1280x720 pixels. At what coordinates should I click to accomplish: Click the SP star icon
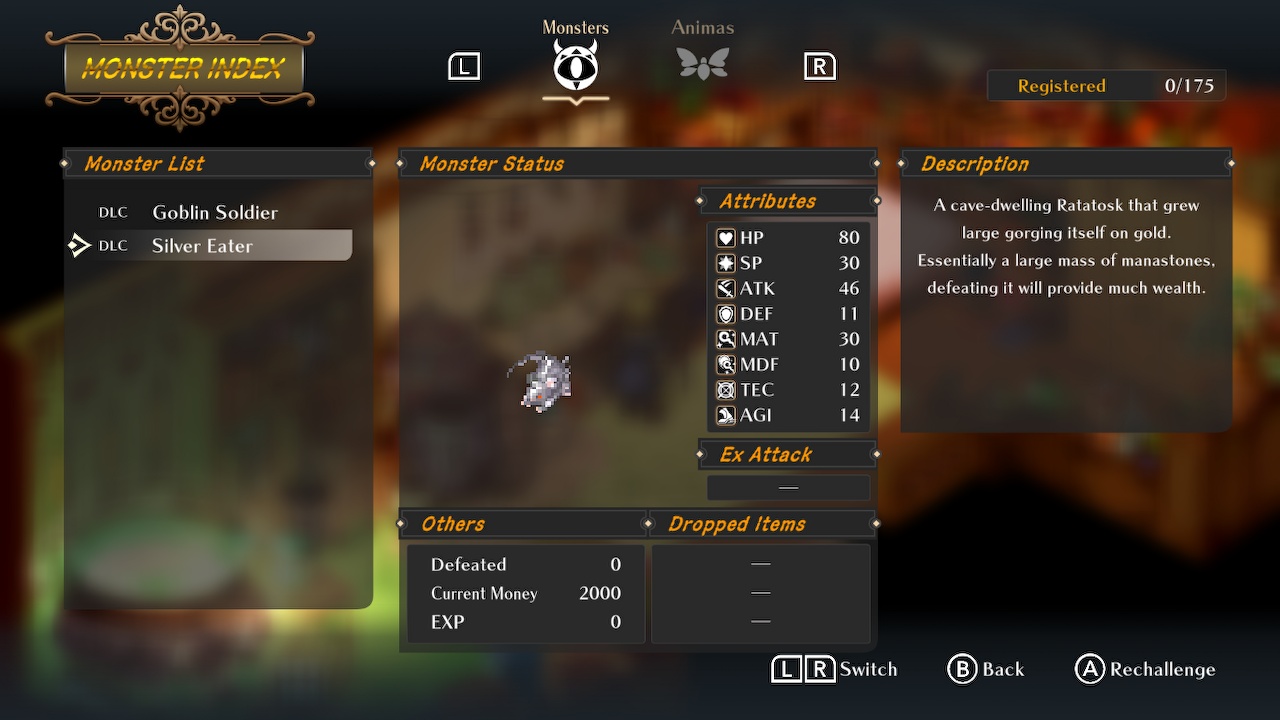[724, 263]
